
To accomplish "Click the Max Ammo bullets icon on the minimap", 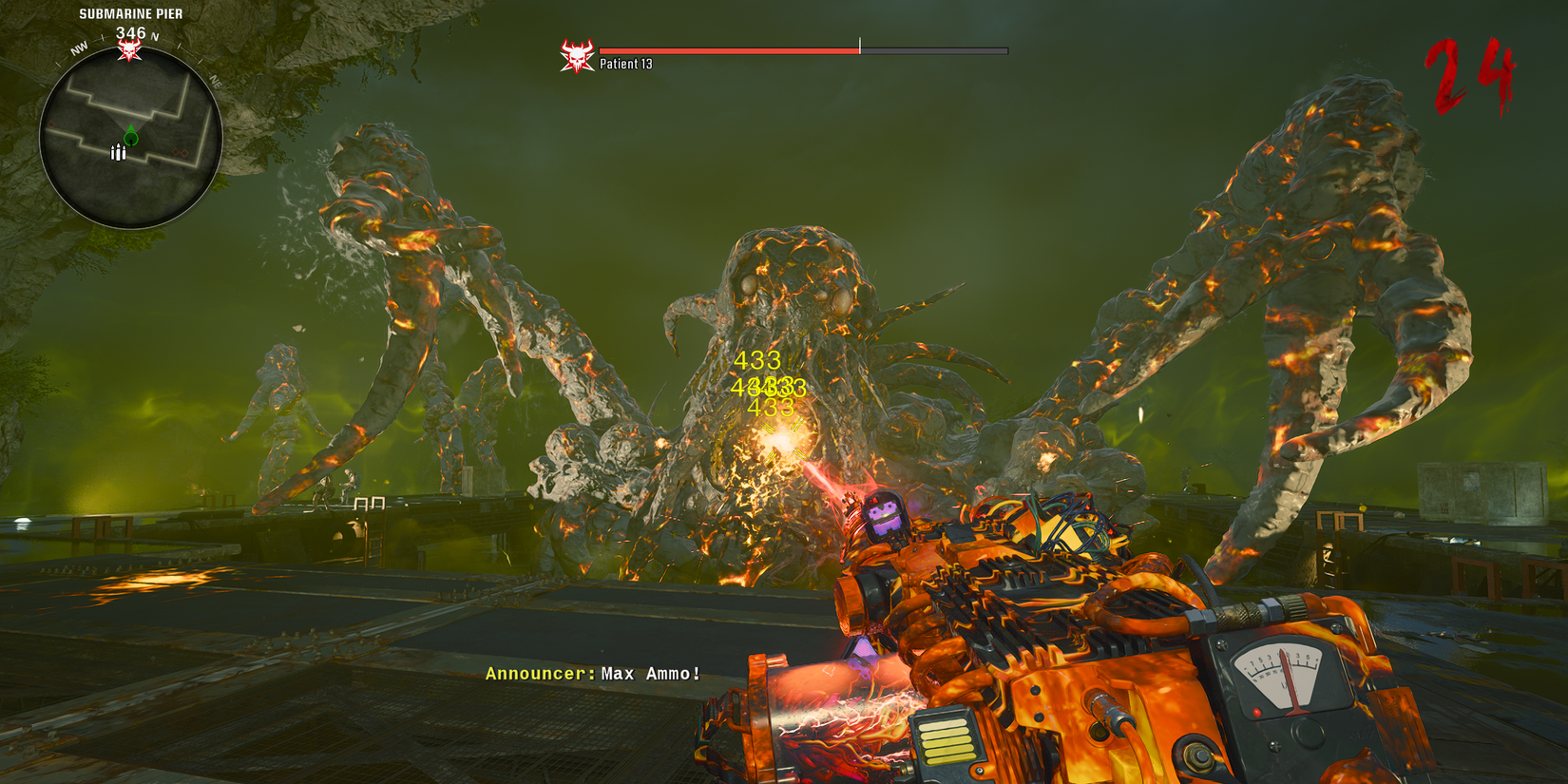I will [x=118, y=152].
